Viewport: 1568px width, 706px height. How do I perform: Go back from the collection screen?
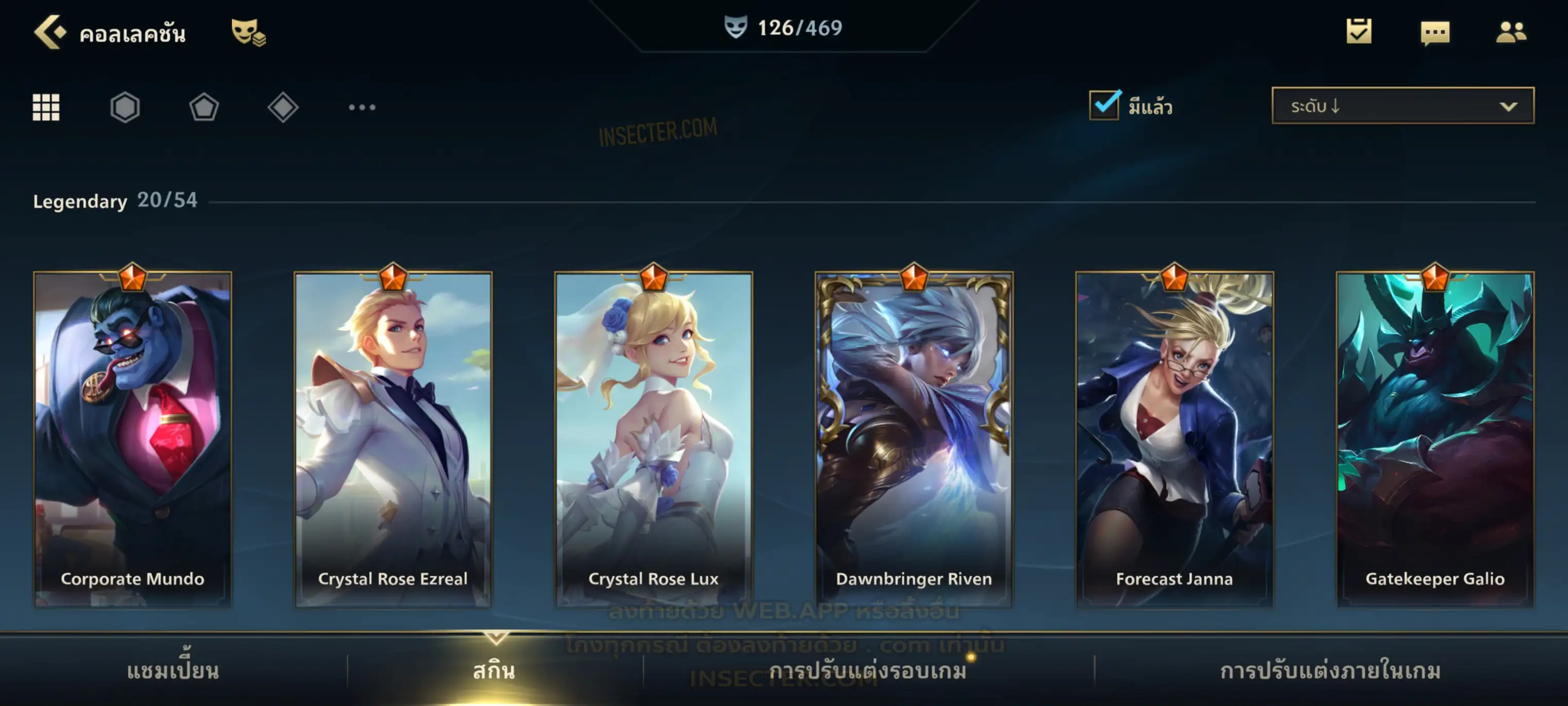pos(49,32)
